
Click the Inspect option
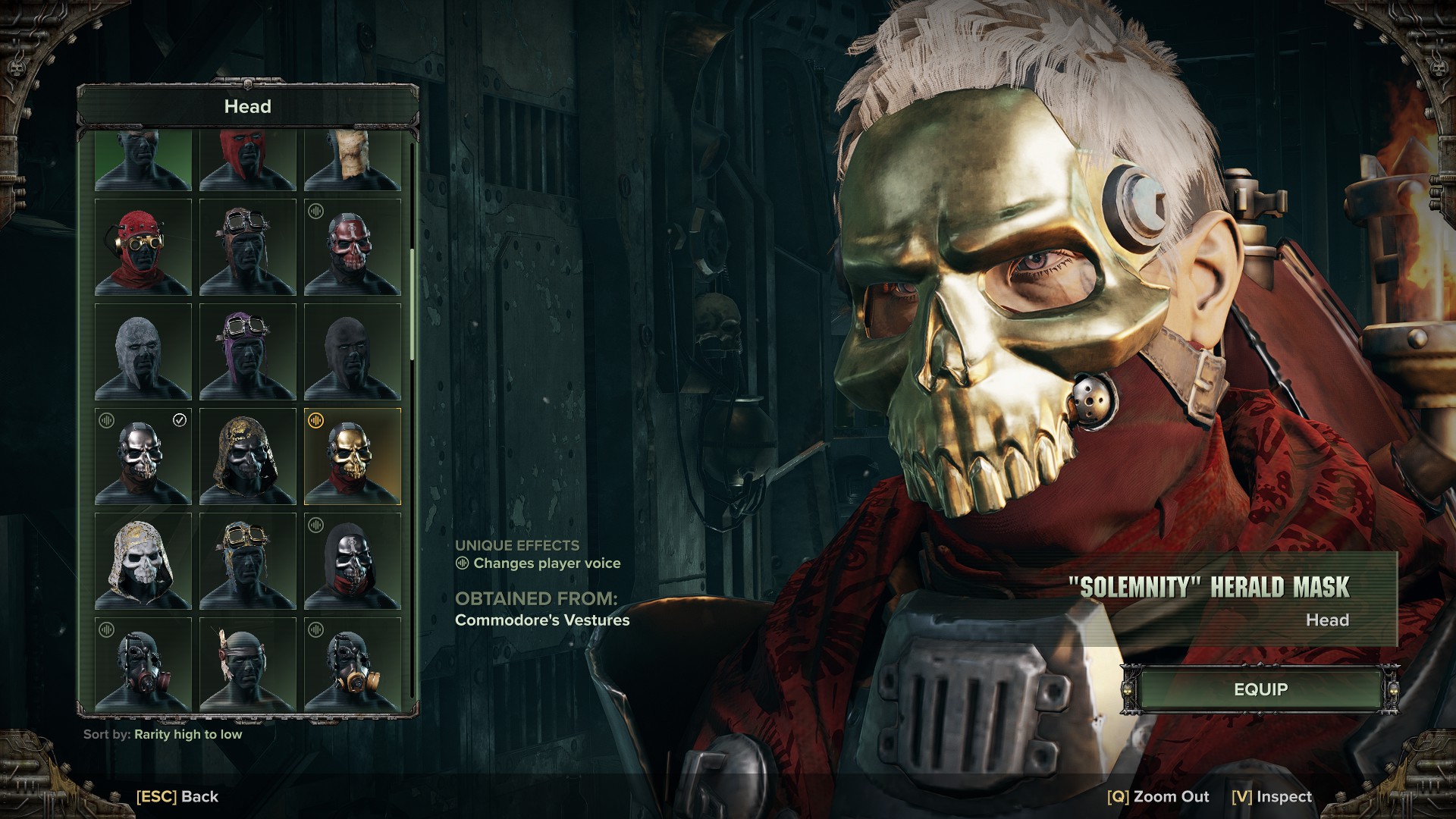tap(1272, 796)
